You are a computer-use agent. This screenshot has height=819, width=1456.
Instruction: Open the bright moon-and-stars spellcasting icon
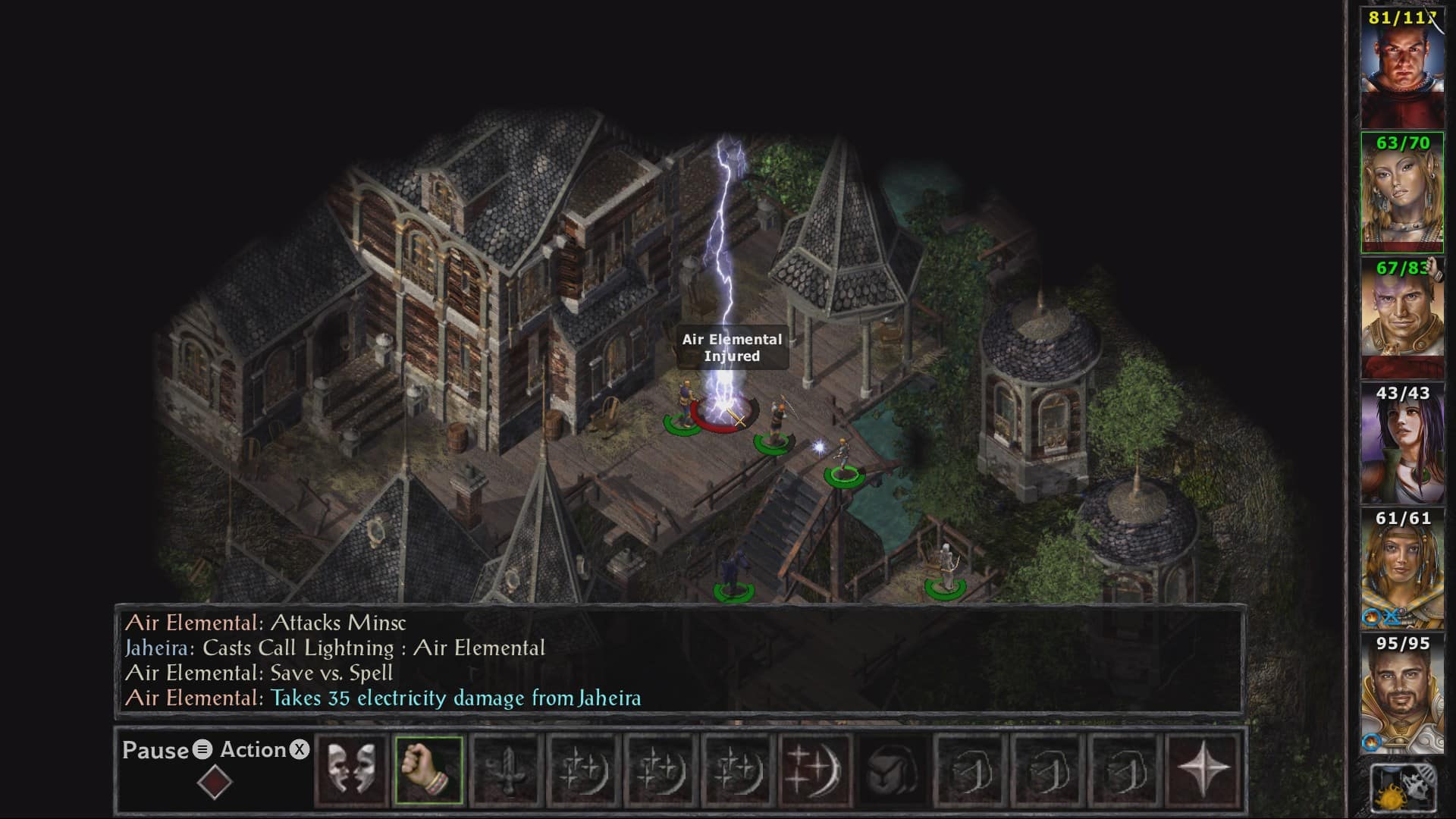(814, 770)
